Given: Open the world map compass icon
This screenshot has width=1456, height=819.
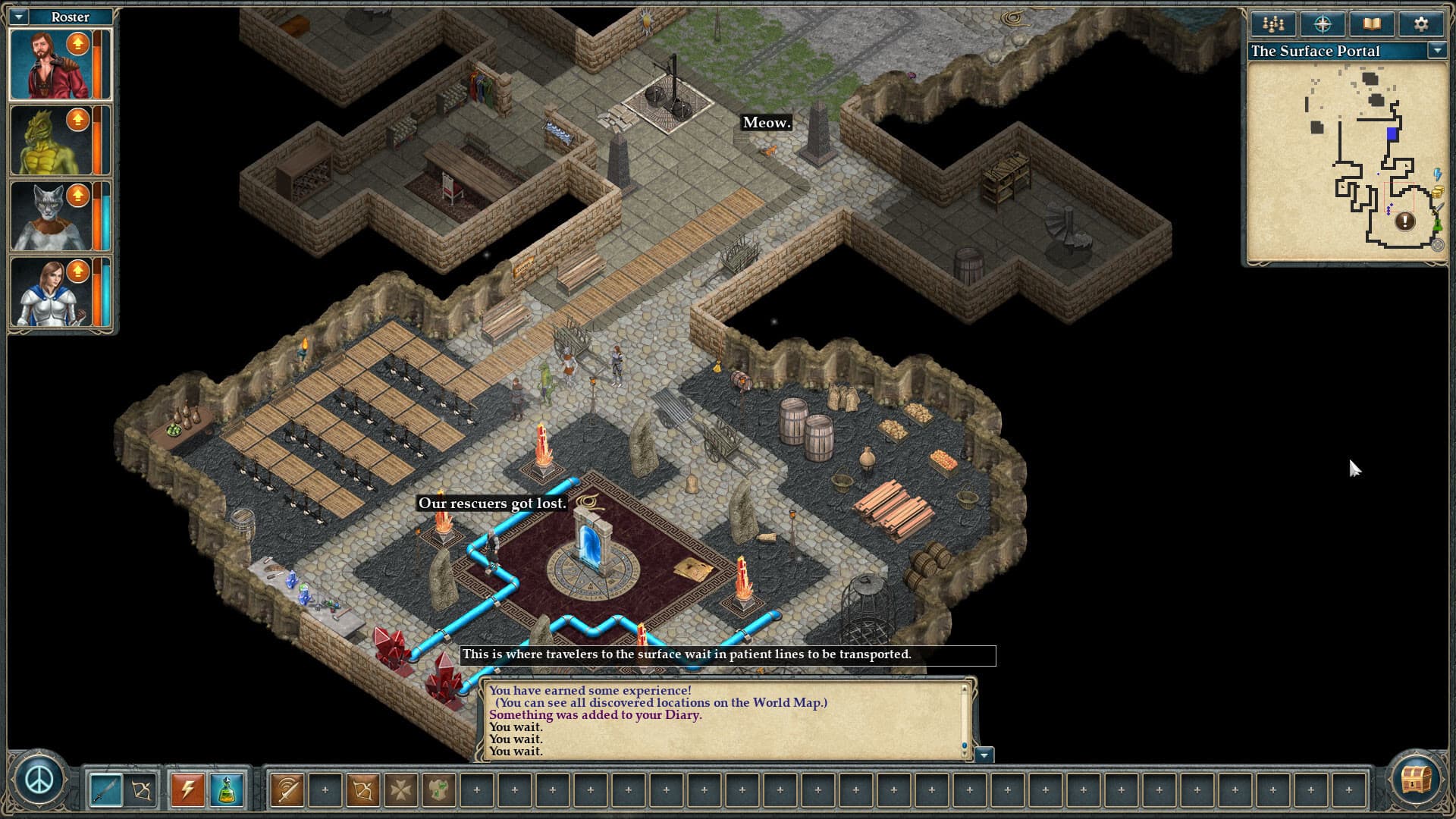Looking at the screenshot, I should pos(1322,24).
